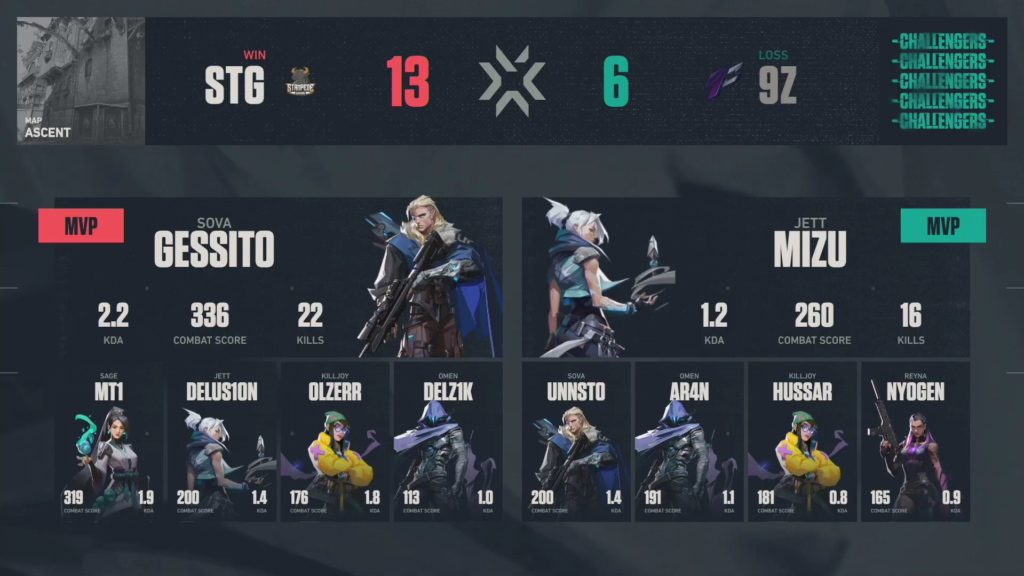
Task: Click the STG team logo
Action: (302, 83)
